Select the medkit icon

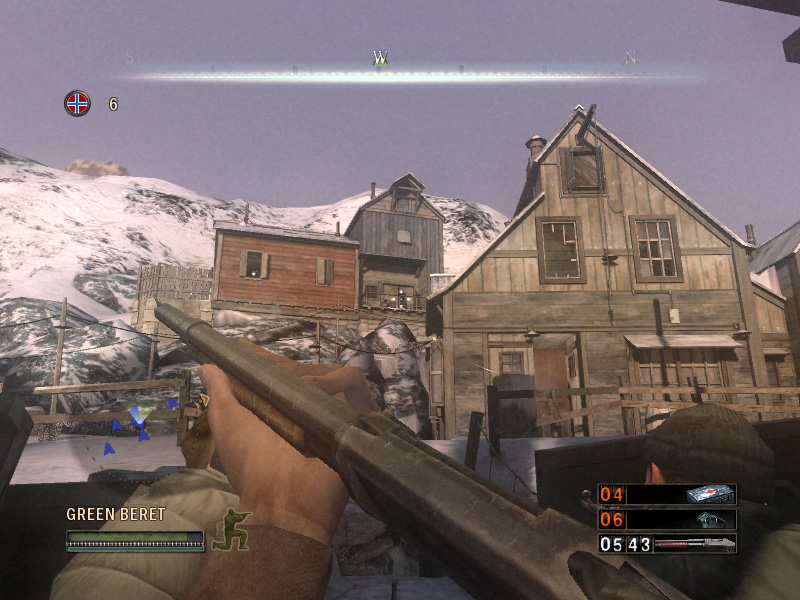(x=710, y=495)
